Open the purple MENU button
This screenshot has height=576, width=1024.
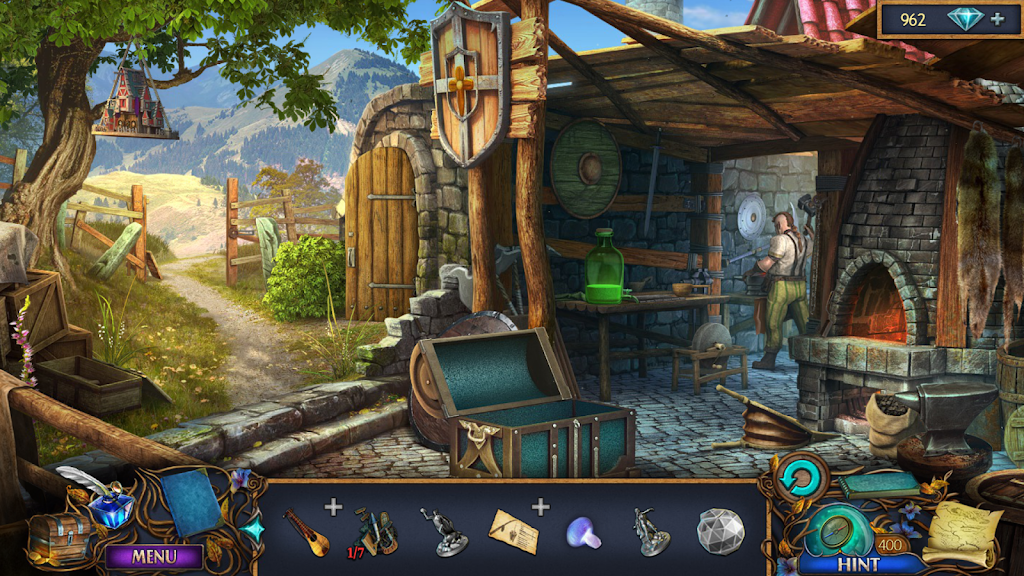(154, 556)
